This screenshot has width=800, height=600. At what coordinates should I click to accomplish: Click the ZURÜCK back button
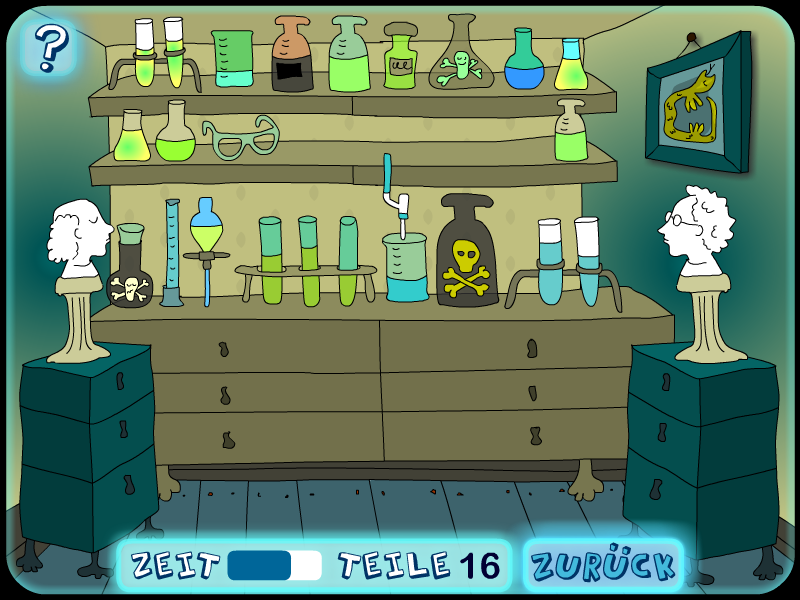click(603, 565)
